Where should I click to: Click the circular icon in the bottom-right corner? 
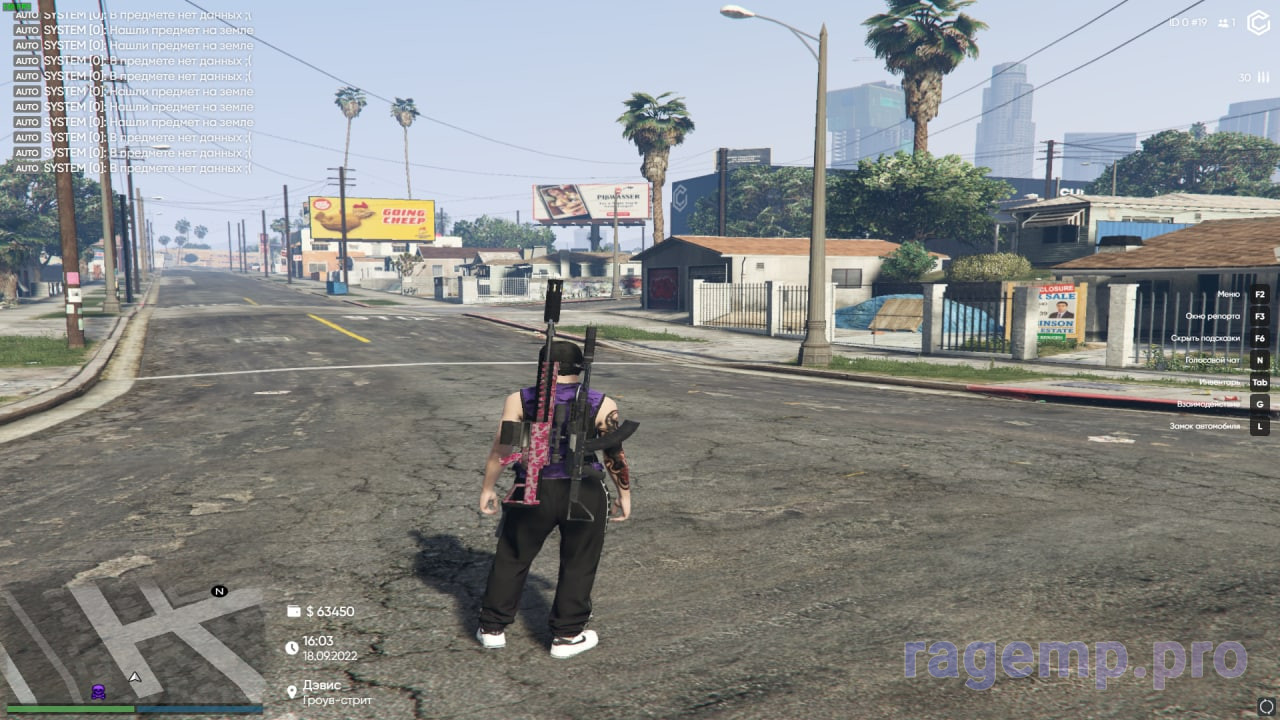(x=1266, y=707)
